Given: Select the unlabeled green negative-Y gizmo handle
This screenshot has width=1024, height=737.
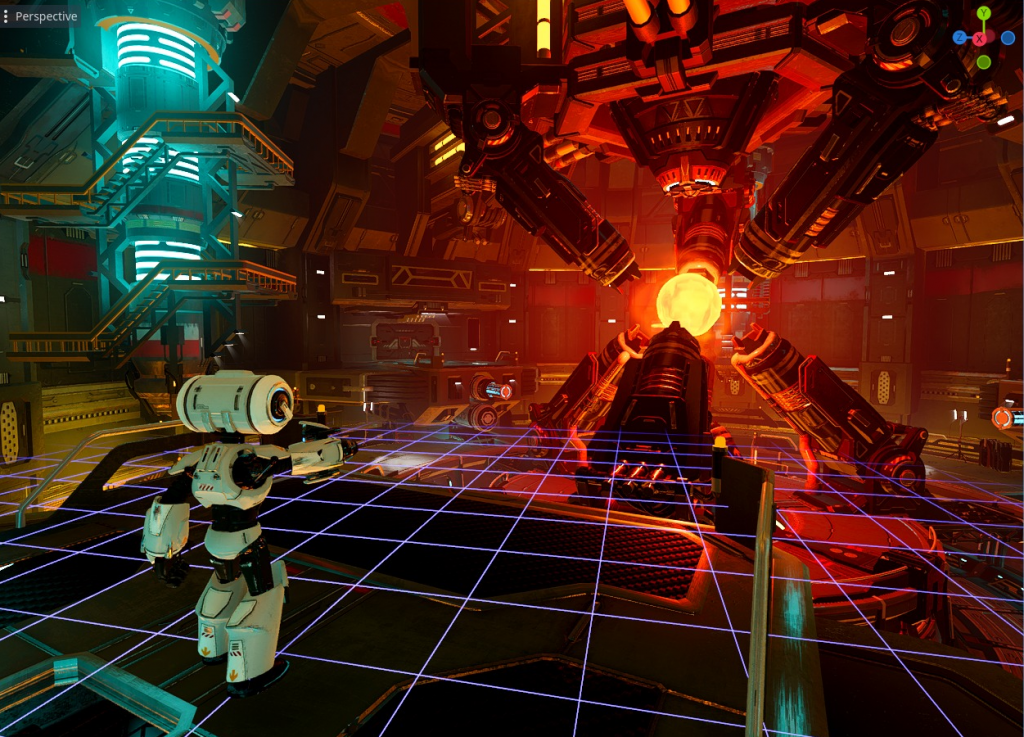Looking at the screenshot, I should click(984, 62).
